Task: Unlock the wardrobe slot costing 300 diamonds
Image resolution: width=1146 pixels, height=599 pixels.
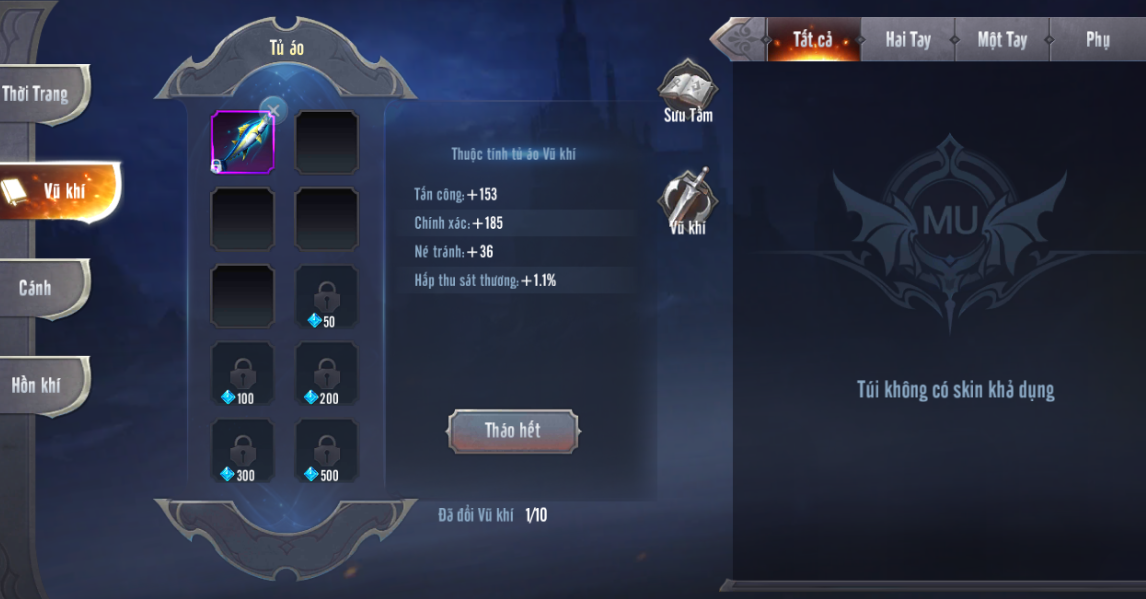Action: (242, 451)
